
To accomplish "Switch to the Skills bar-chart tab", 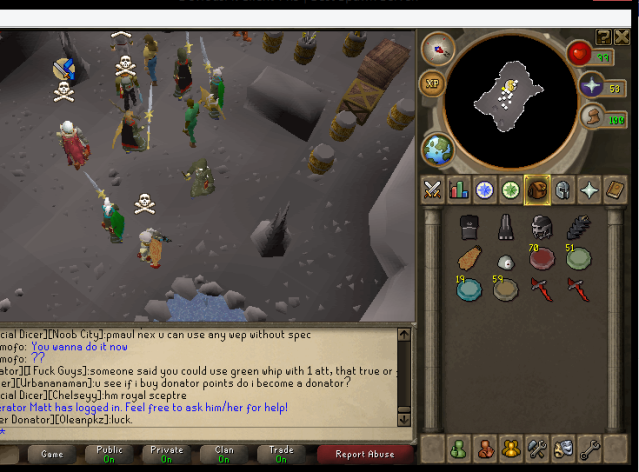I will click(459, 189).
